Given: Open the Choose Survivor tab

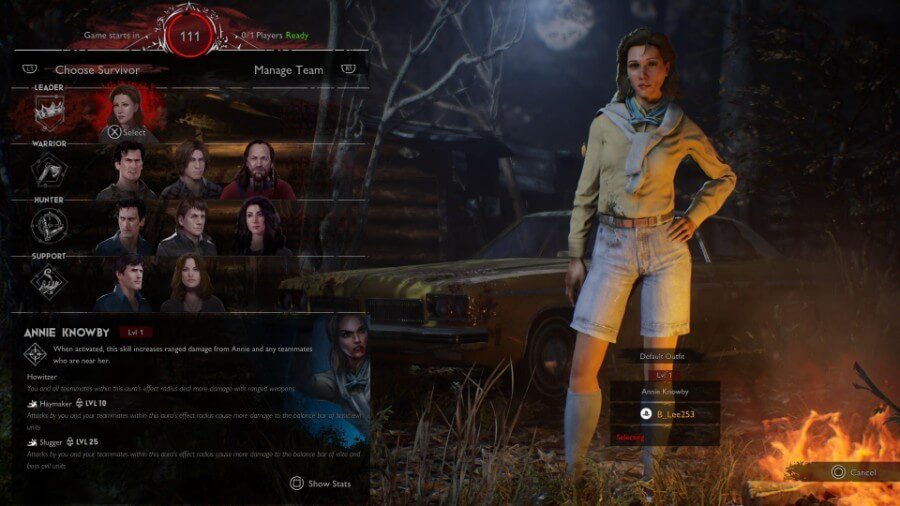Looking at the screenshot, I should tap(97, 70).
